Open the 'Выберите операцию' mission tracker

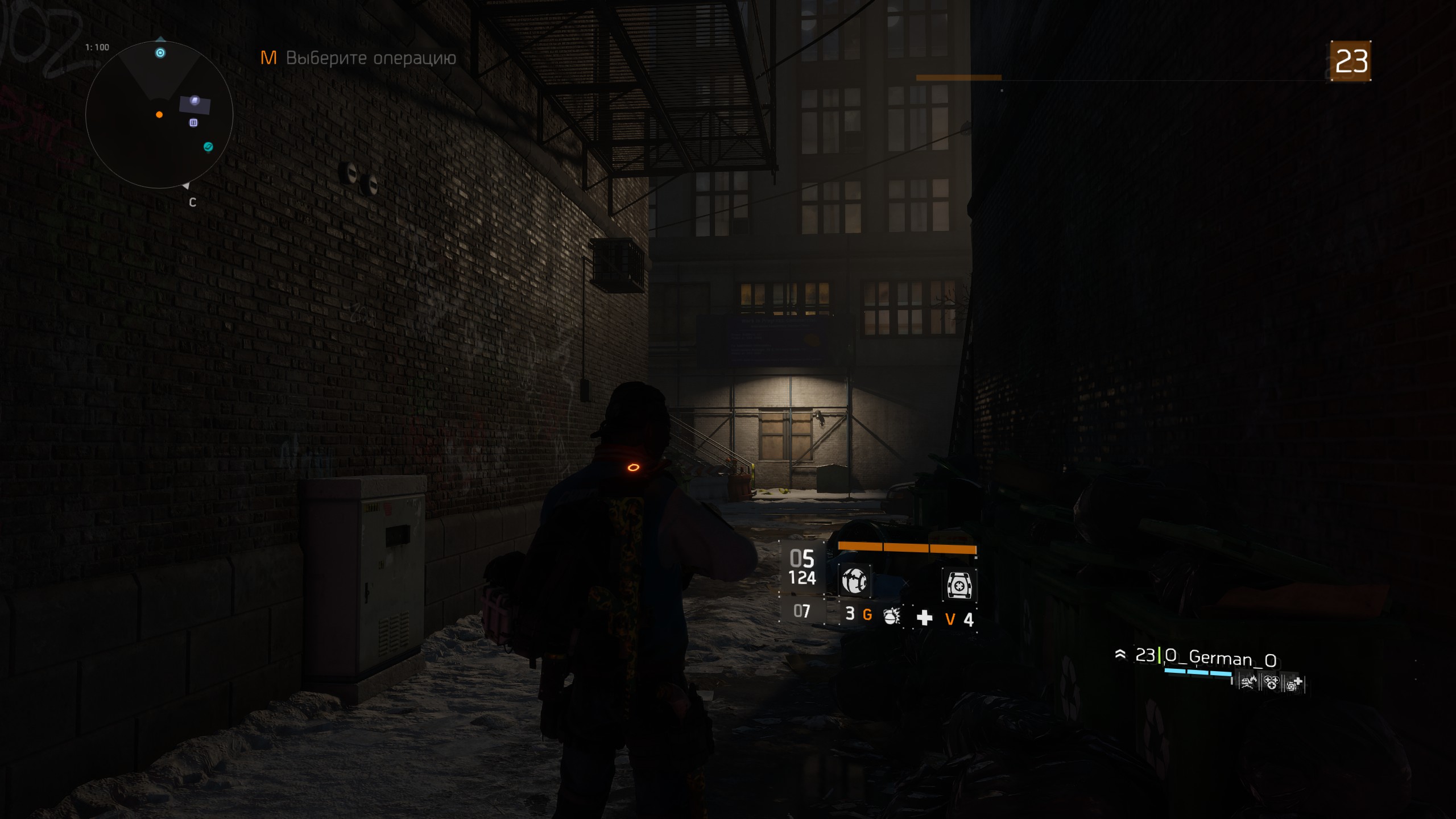pyautogui.click(x=358, y=58)
